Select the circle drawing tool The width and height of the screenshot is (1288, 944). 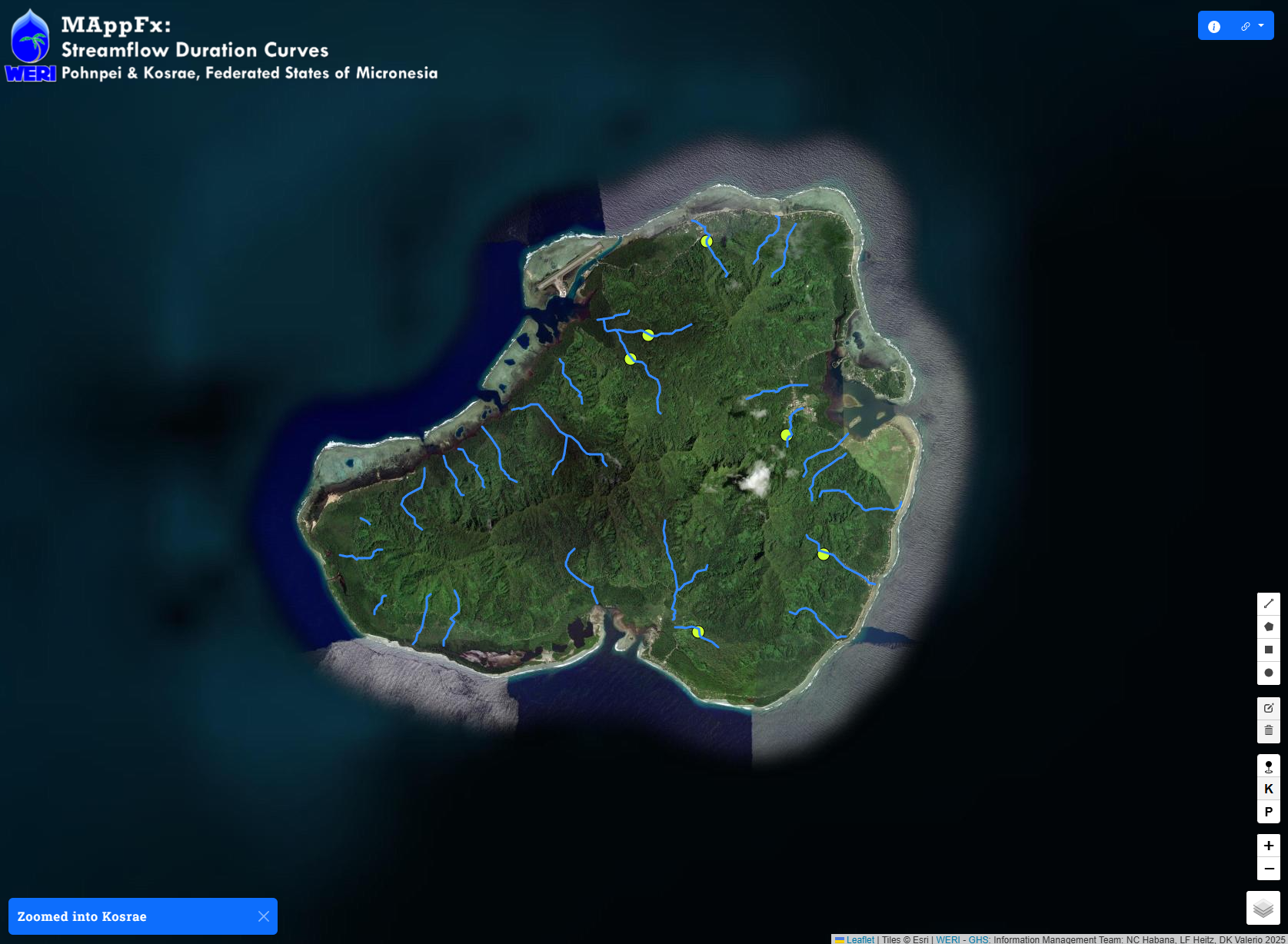pos(1268,673)
